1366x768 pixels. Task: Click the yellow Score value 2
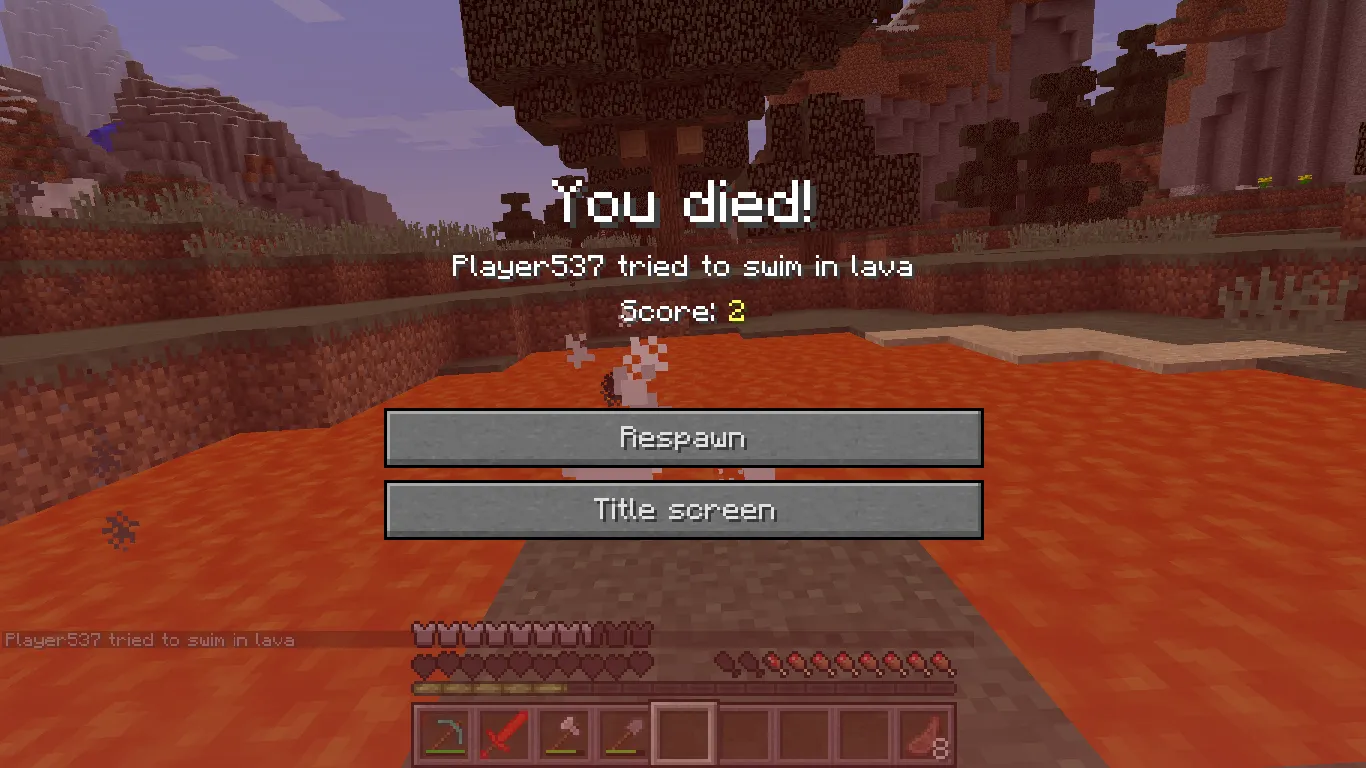[734, 311]
